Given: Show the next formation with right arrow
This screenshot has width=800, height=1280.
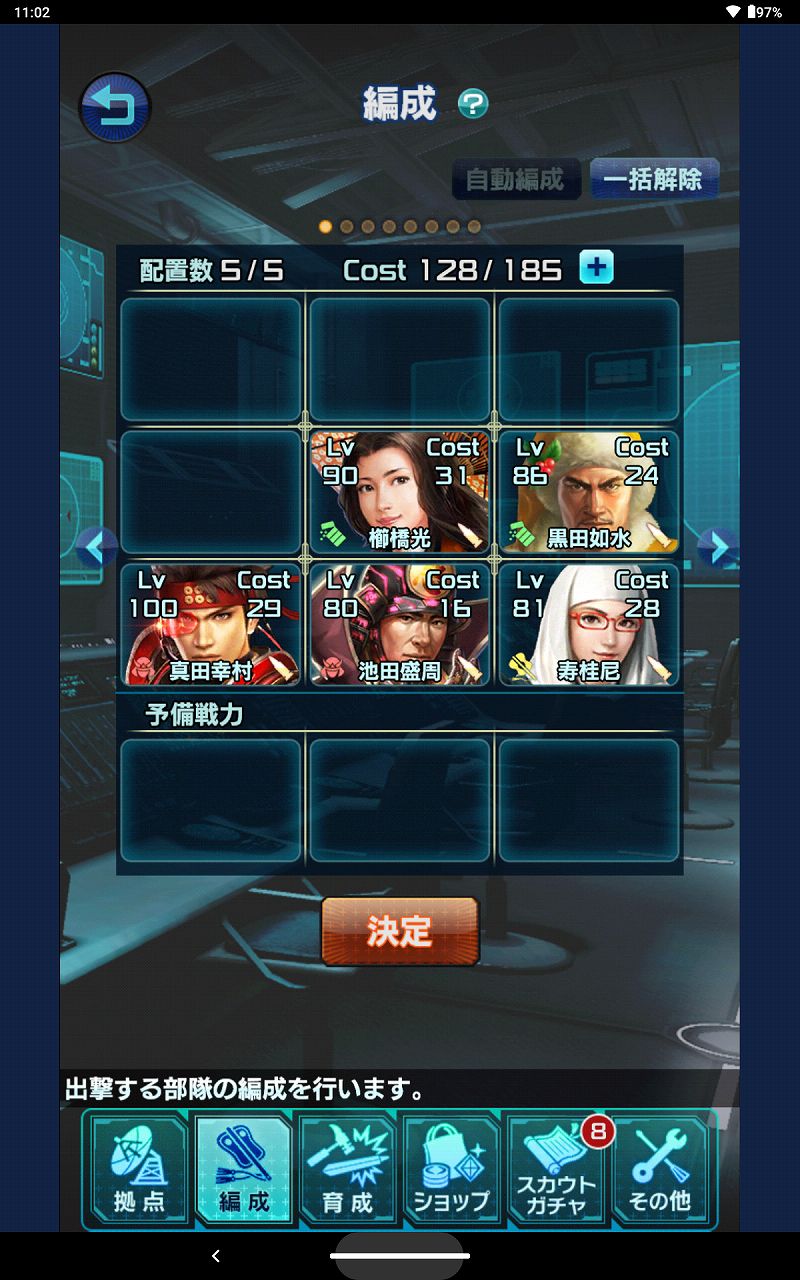Looking at the screenshot, I should pos(718,547).
